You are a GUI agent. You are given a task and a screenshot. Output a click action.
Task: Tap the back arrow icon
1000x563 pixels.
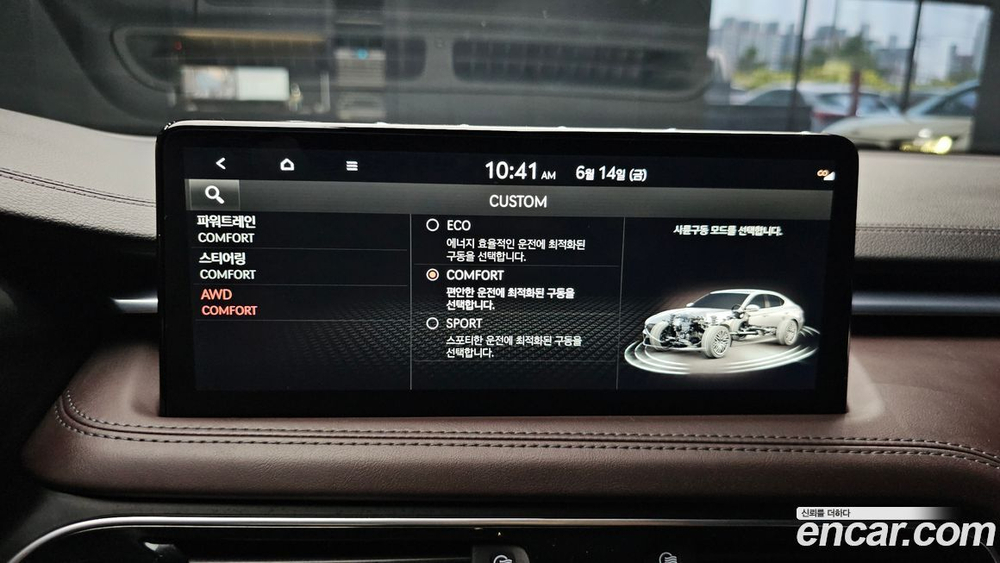pos(221,164)
